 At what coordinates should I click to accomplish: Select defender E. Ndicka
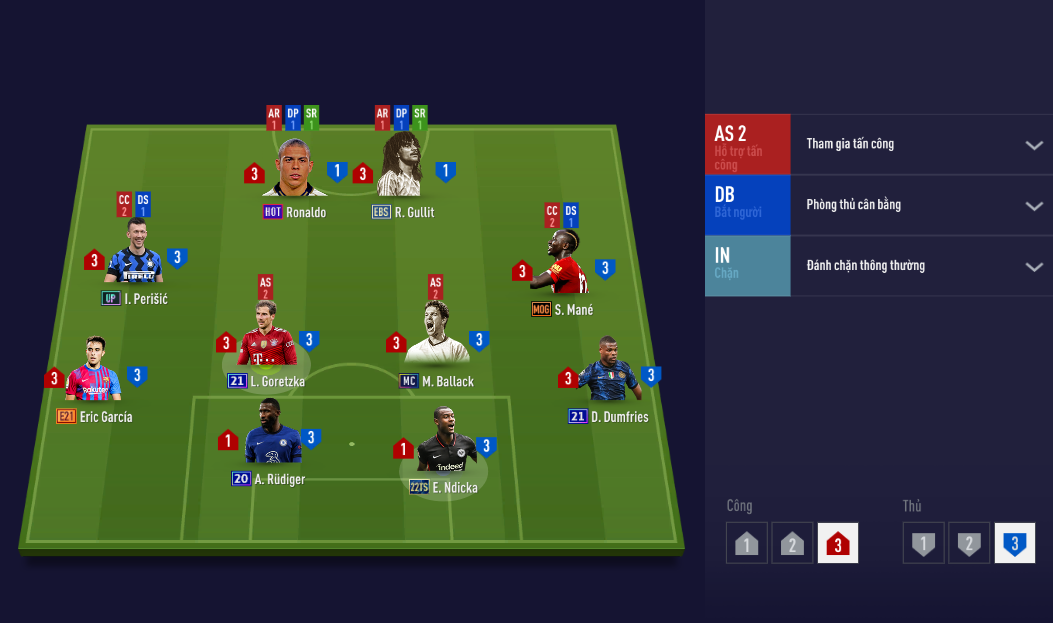point(443,447)
